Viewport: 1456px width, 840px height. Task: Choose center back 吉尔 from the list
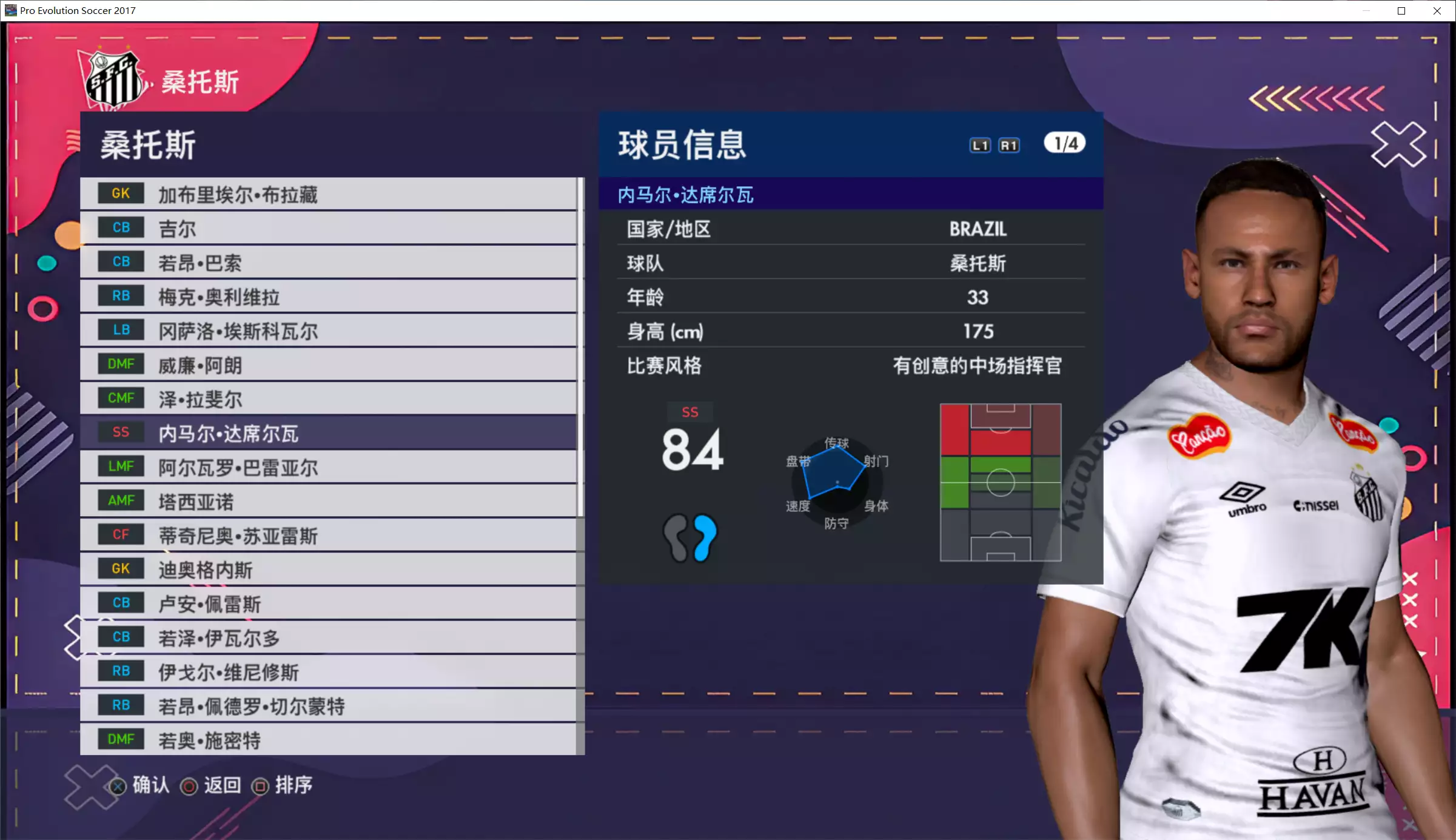click(327, 228)
